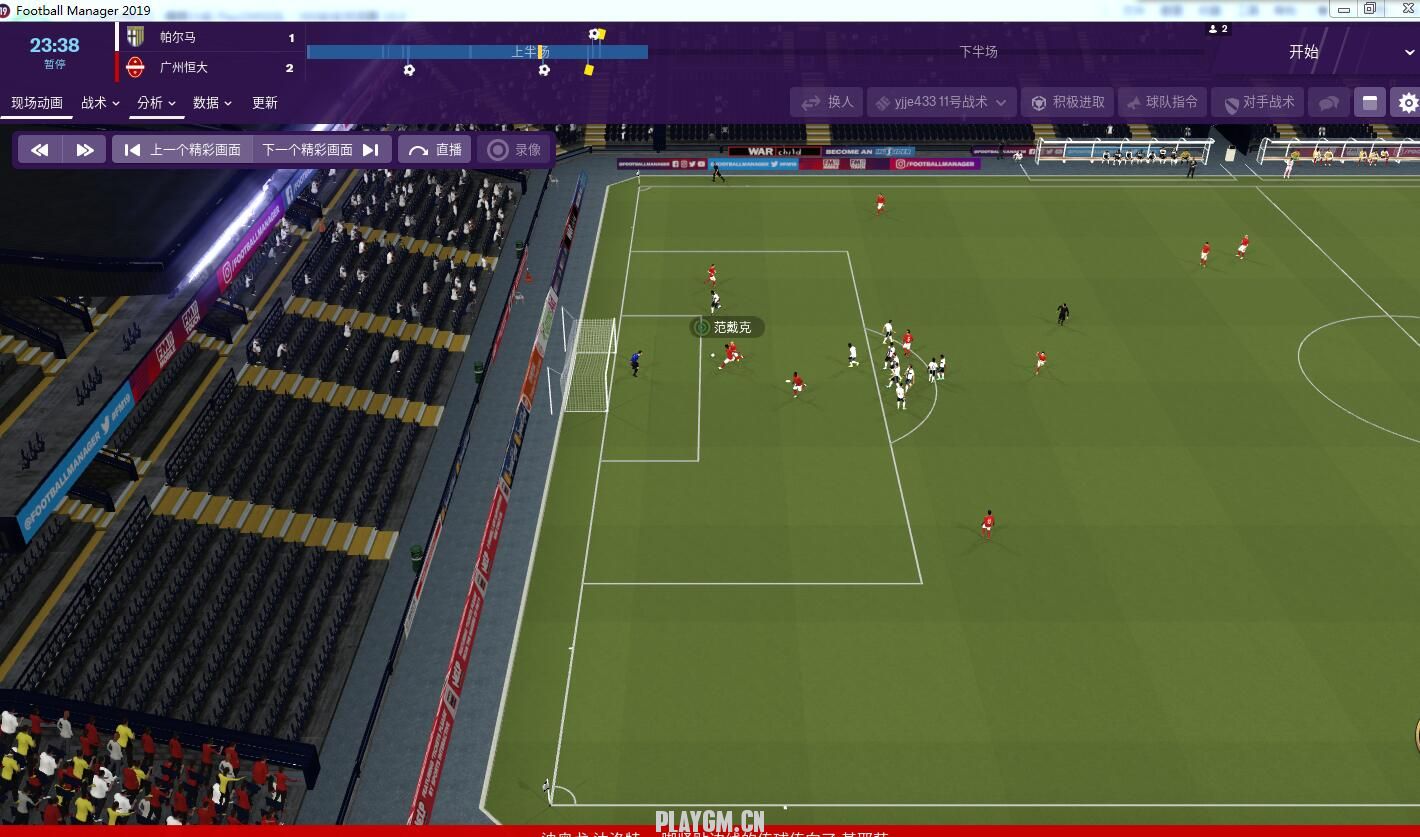Jump to previous highlight 上一个精彩画面
Viewport: 1420px width, 837px height.
(x=182, y=150)
